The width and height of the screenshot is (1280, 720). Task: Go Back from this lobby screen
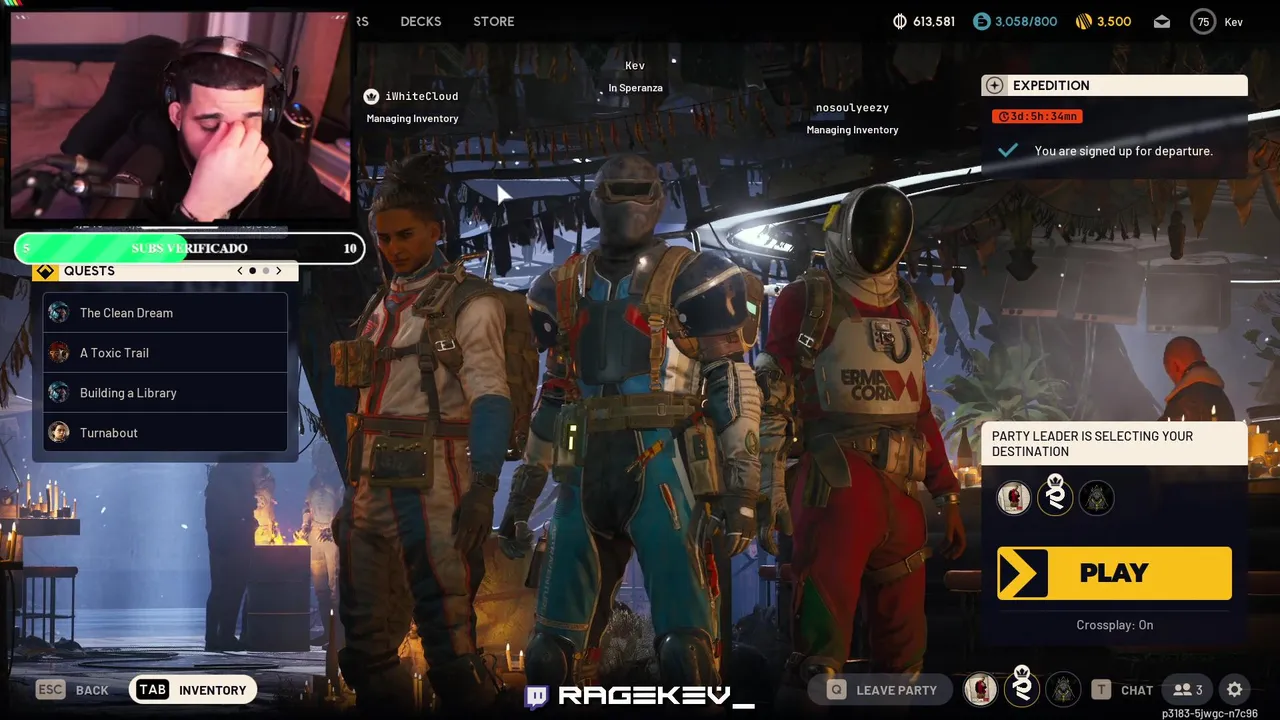pos(74,690)
